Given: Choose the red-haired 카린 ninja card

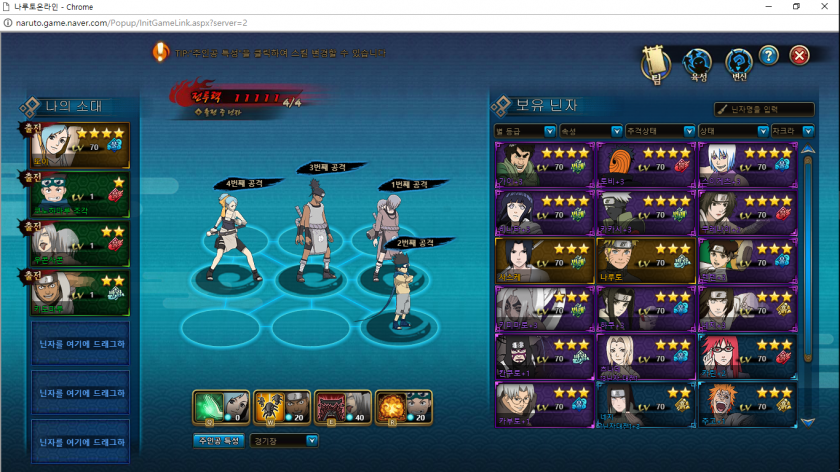Looking at the screenshot, I should (x=745, y=355).
